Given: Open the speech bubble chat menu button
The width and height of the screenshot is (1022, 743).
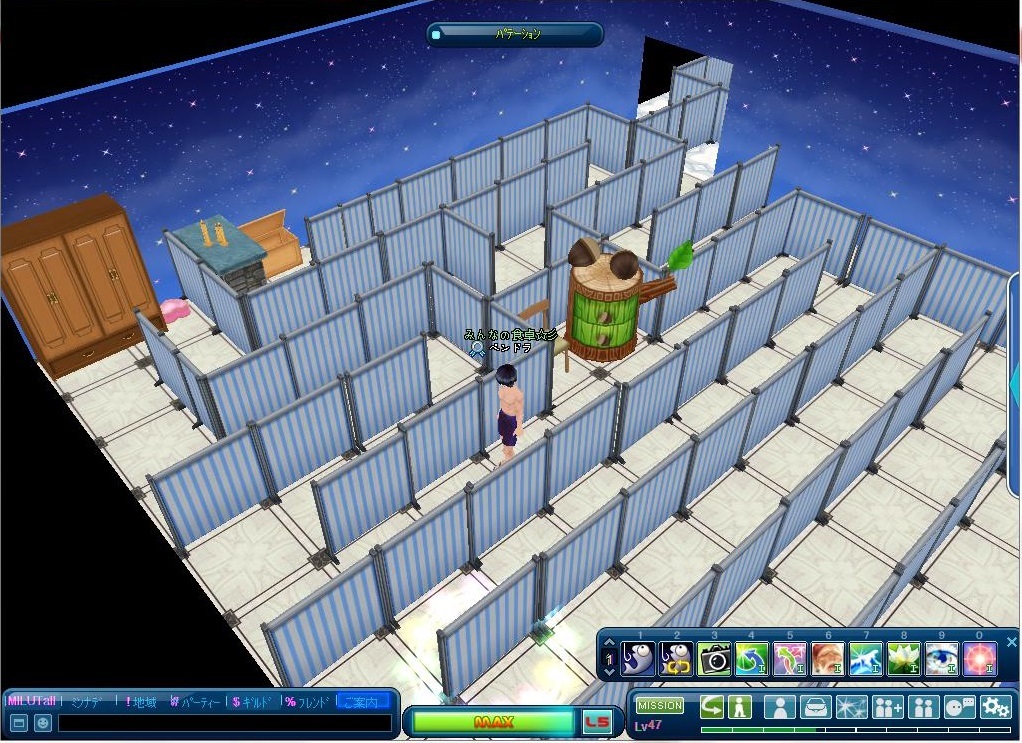Looking at the screenshot, I should 960,707.
